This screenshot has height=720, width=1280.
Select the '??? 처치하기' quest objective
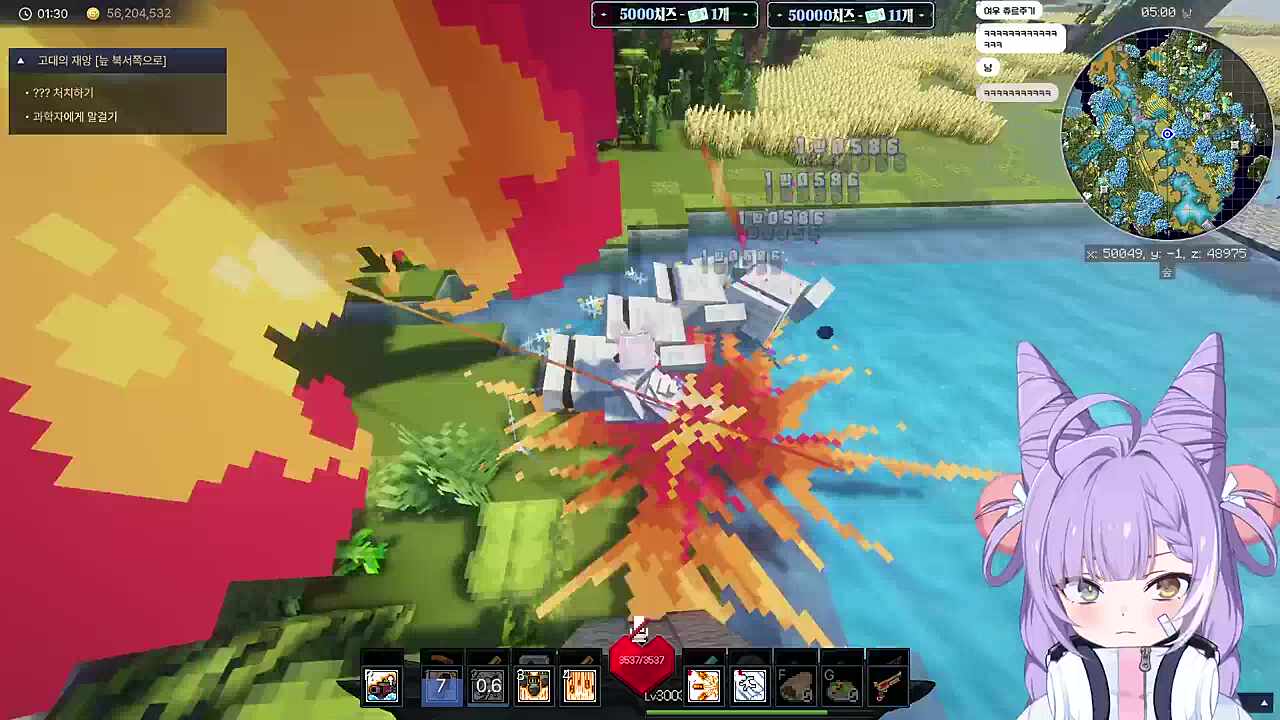click(63, 93)
